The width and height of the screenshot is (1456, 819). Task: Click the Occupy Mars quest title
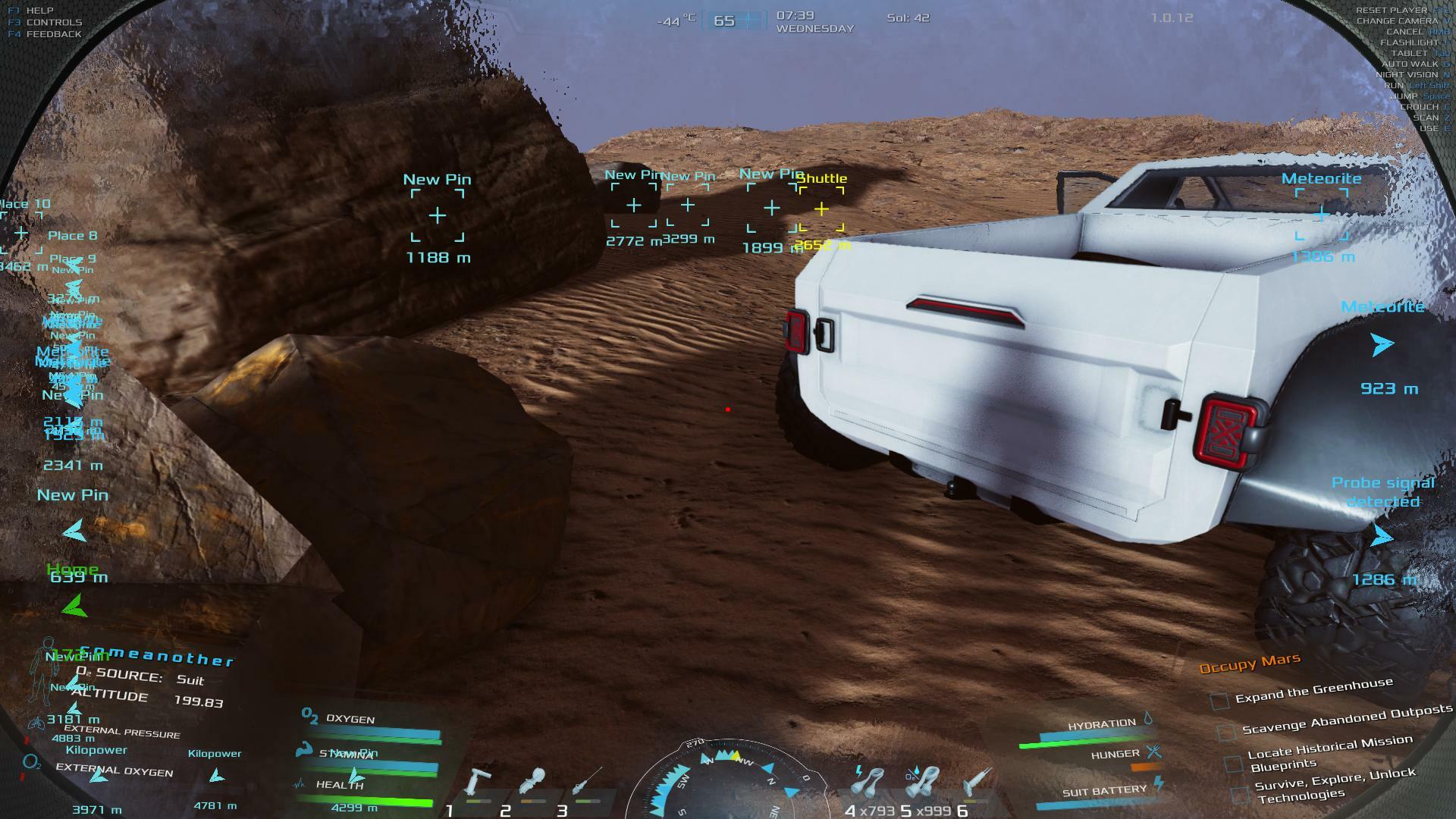click(1250, 664)
